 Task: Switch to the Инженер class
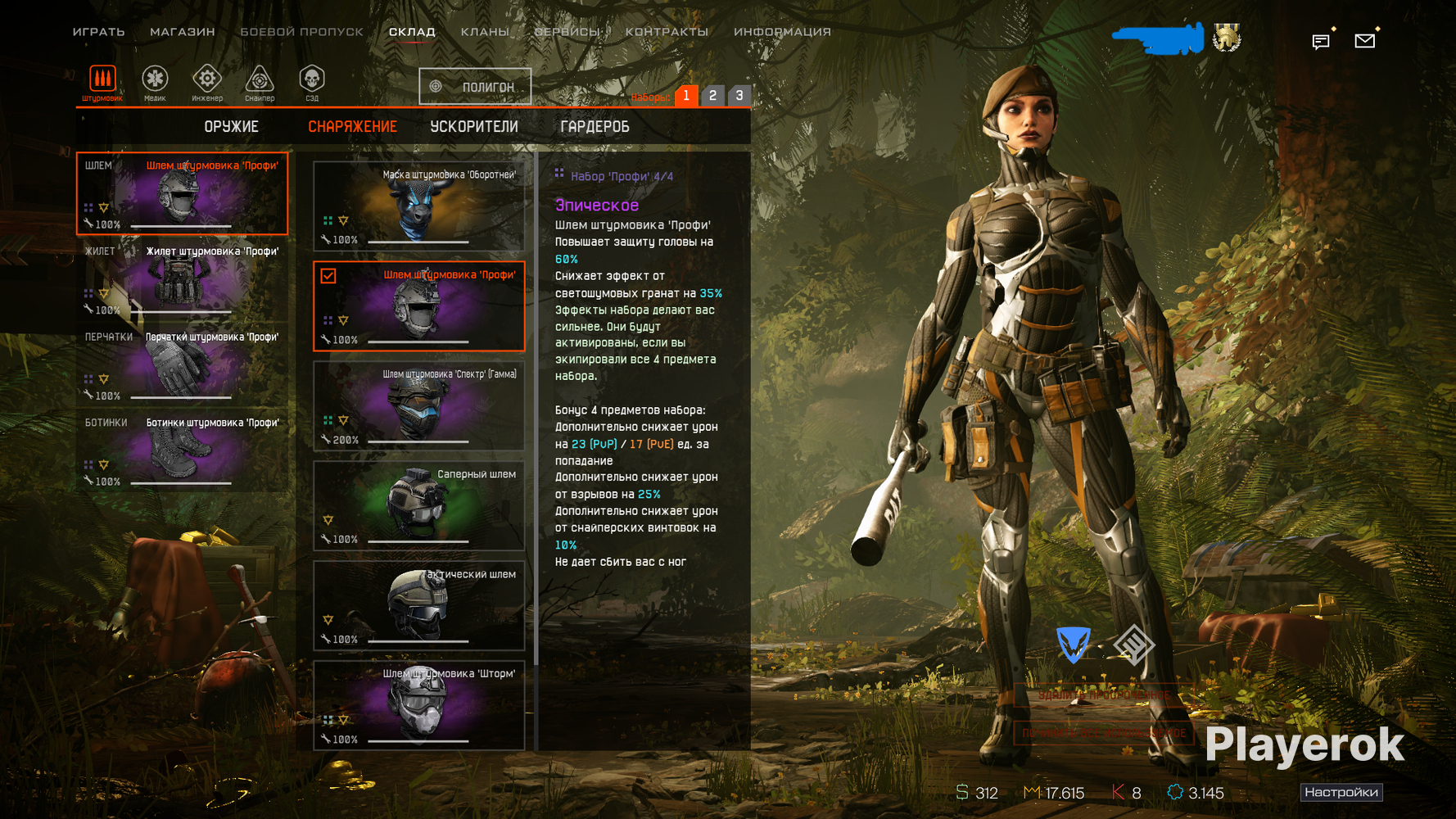(x=207, y=82)
